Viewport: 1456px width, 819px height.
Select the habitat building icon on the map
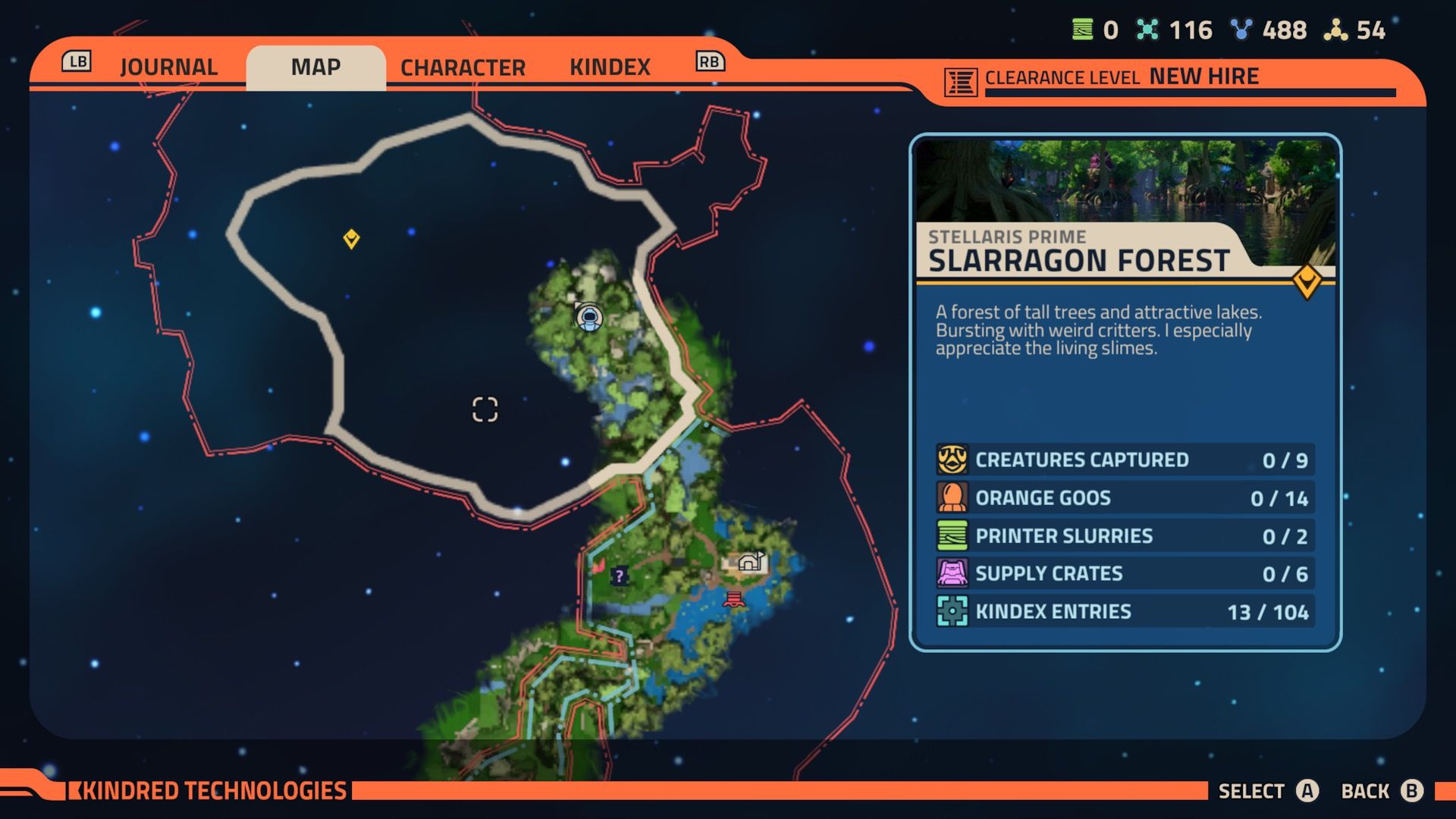click(x=752, y=562)
